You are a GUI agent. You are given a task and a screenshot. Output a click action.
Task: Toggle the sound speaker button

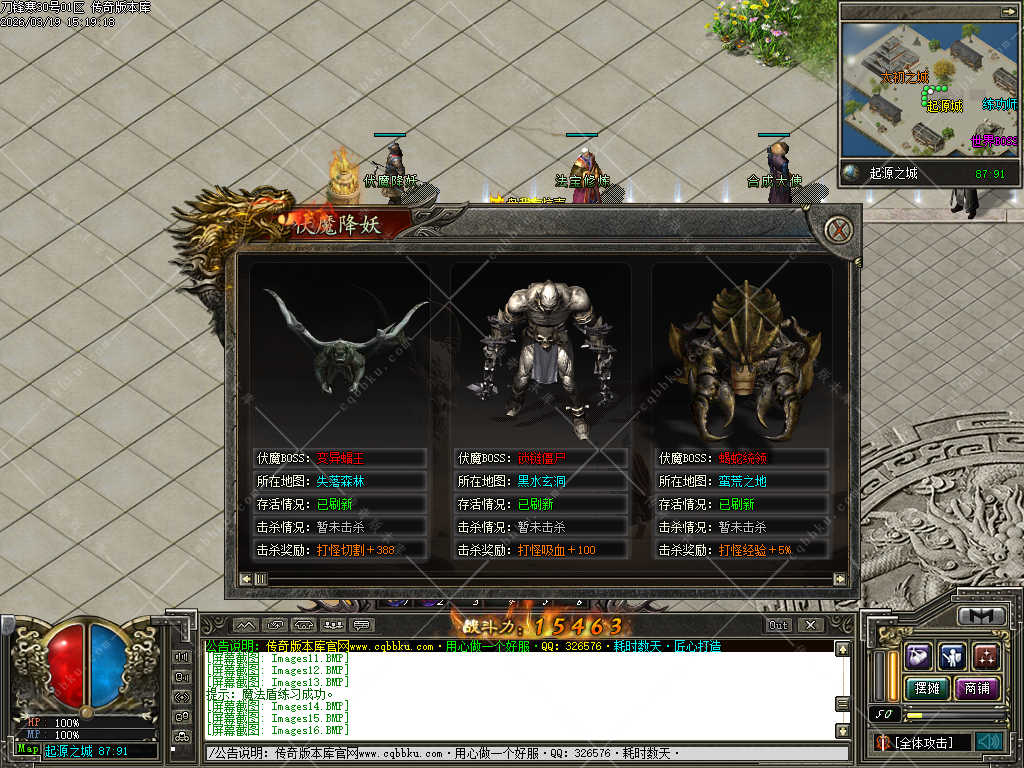(x=990, y=742)
